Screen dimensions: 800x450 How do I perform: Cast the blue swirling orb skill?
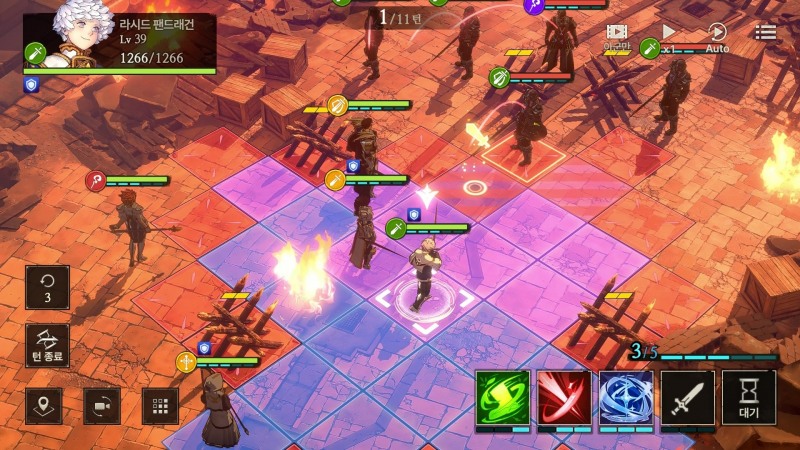point(626,397)
